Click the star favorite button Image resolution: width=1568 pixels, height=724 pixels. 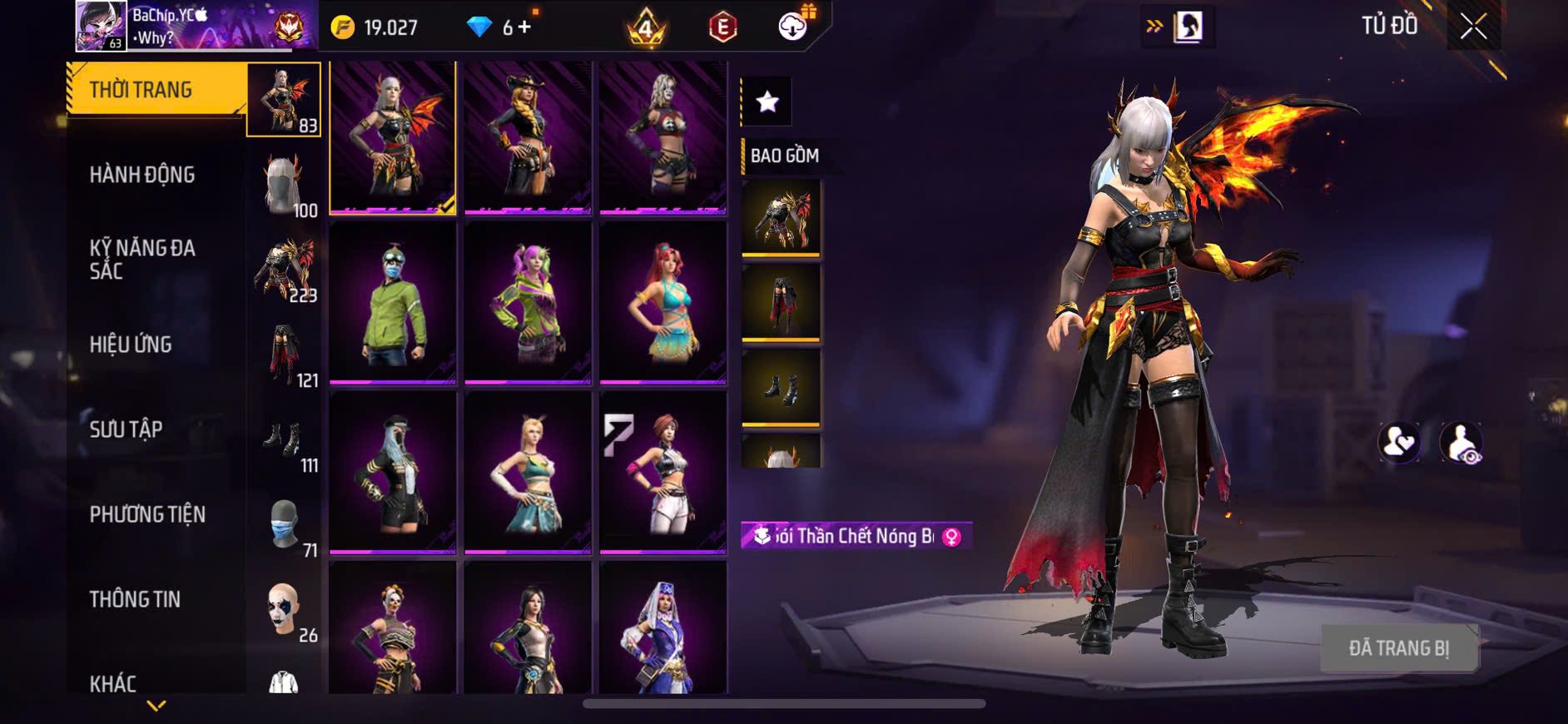pos(767,102)
